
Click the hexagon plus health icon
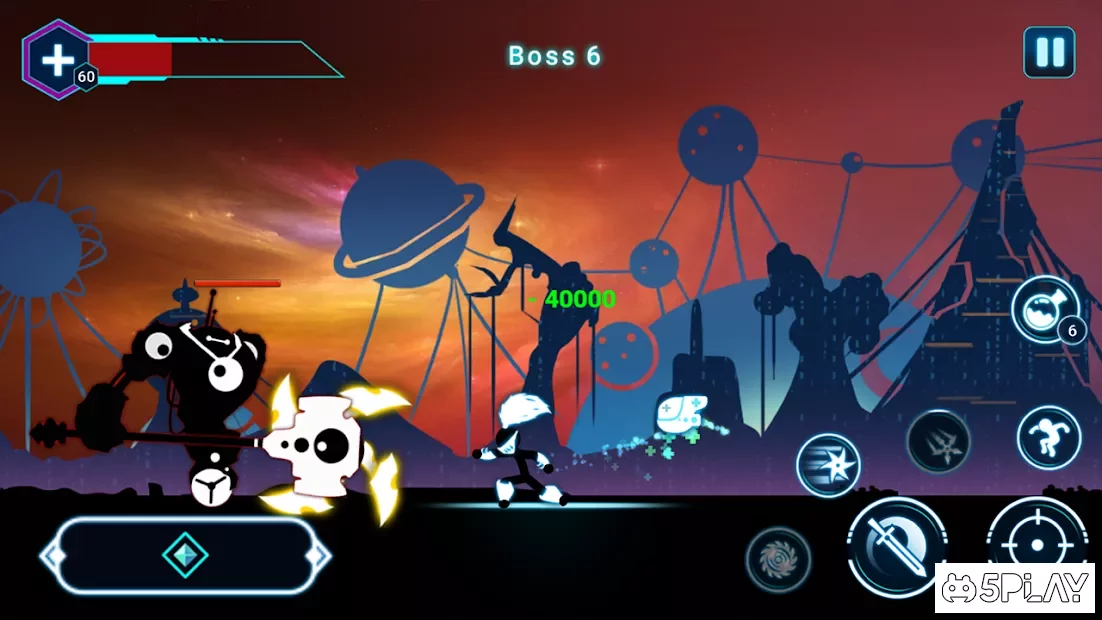(x=58, y=60)
